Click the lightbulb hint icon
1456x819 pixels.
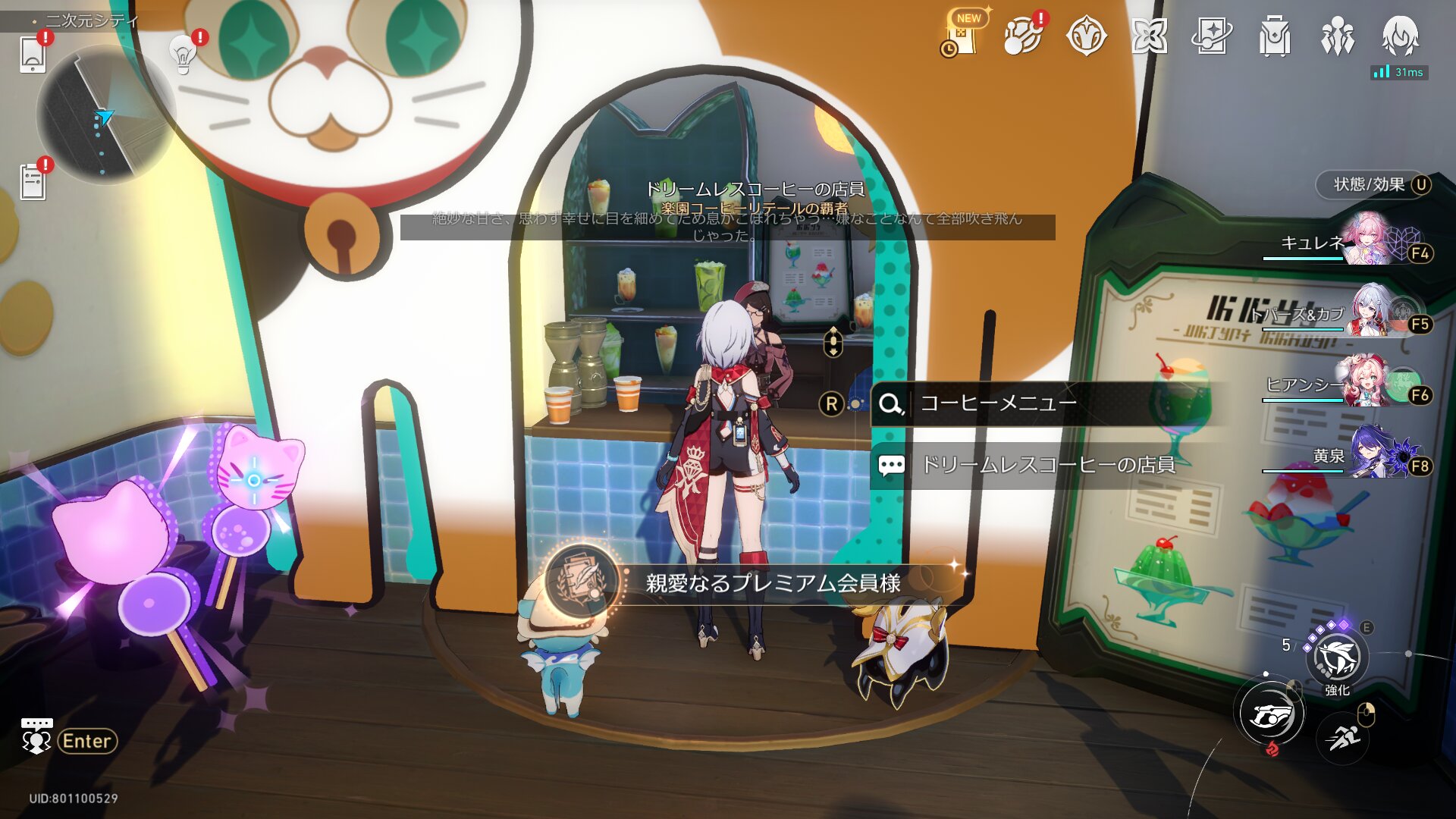183,54
